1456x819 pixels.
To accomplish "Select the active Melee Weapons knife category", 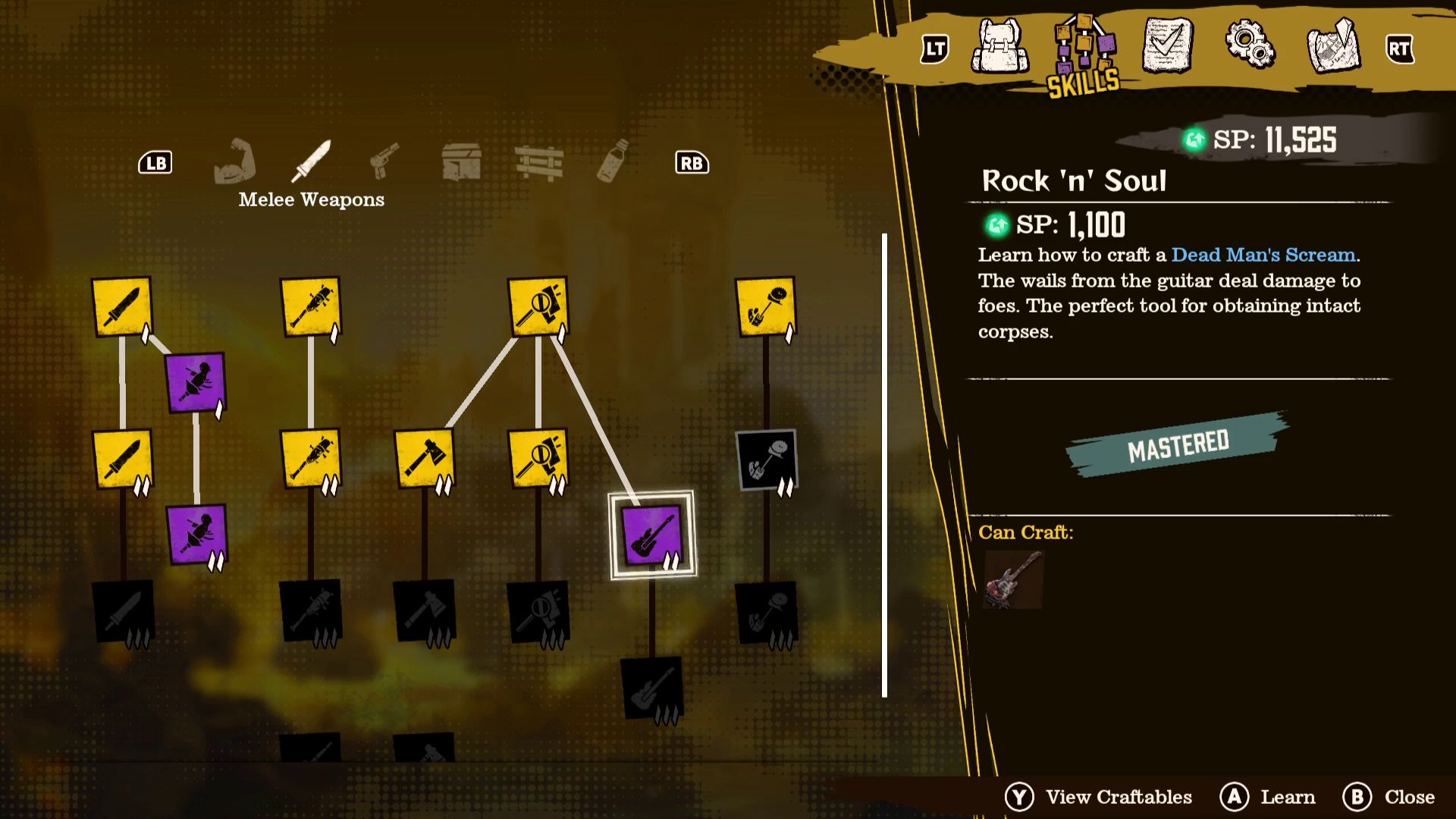I will 312,162.
